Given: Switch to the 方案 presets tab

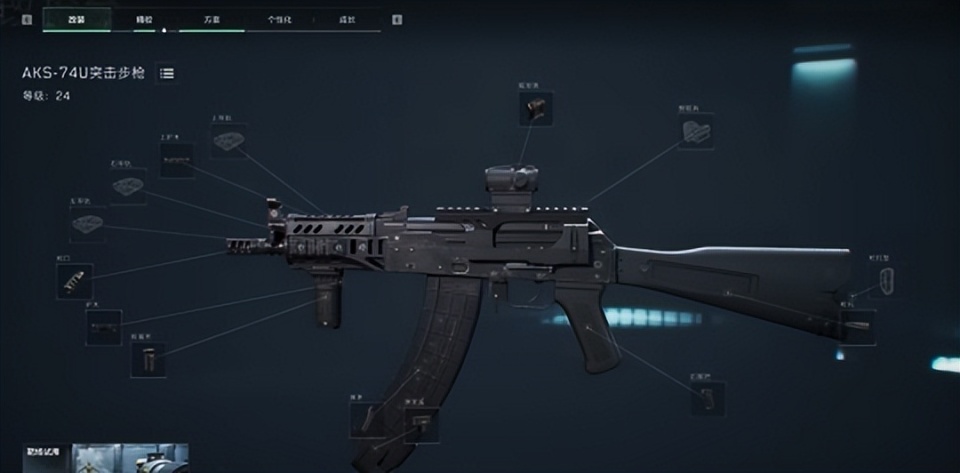Looking at the screenshot, I should 212,19.
